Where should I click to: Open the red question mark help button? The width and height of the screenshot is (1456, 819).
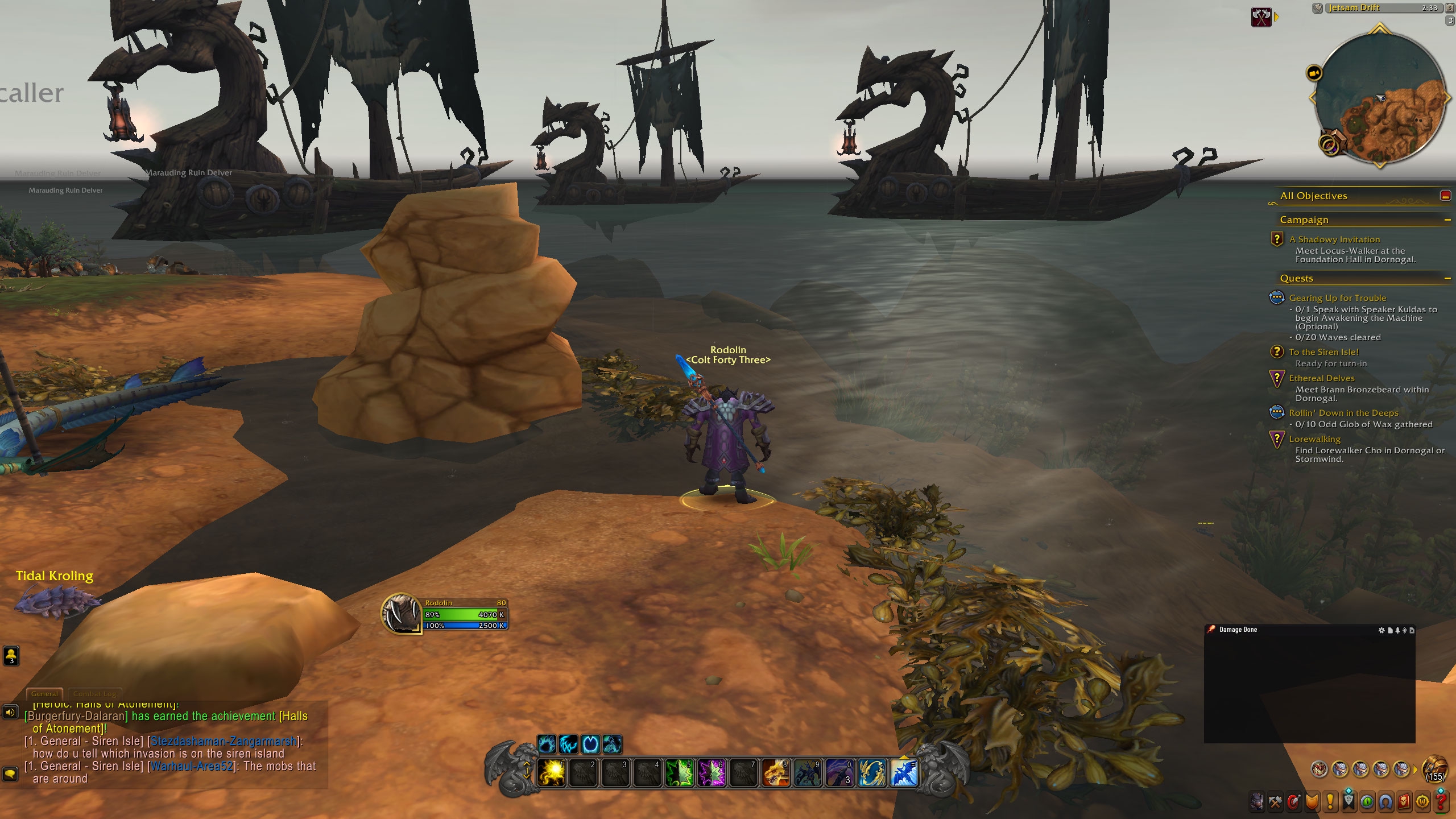coord(1441,802)
